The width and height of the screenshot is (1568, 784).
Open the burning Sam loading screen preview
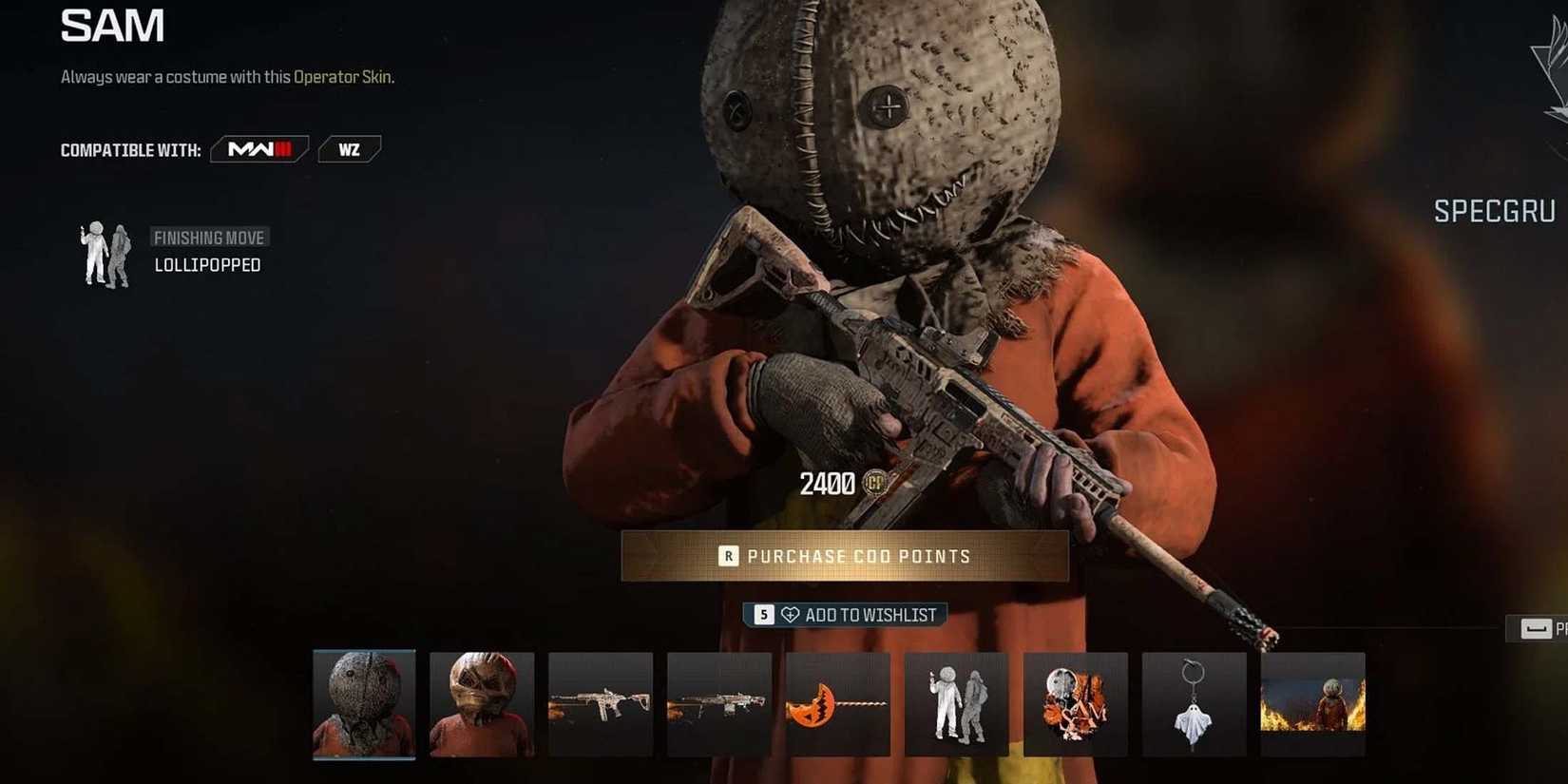pos(1313,703)
